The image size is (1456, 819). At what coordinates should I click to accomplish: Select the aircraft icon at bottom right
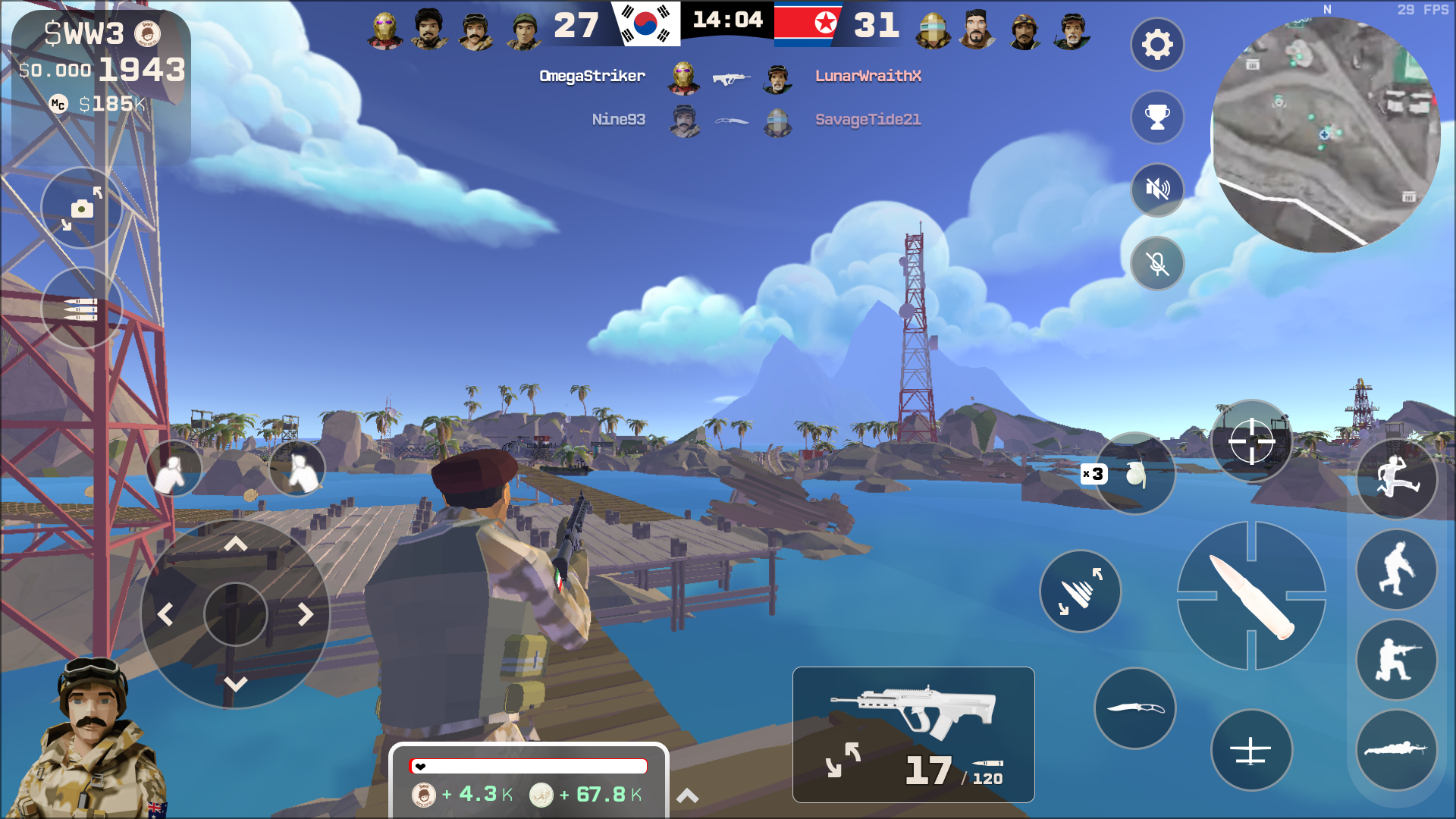click(1251, 749)
